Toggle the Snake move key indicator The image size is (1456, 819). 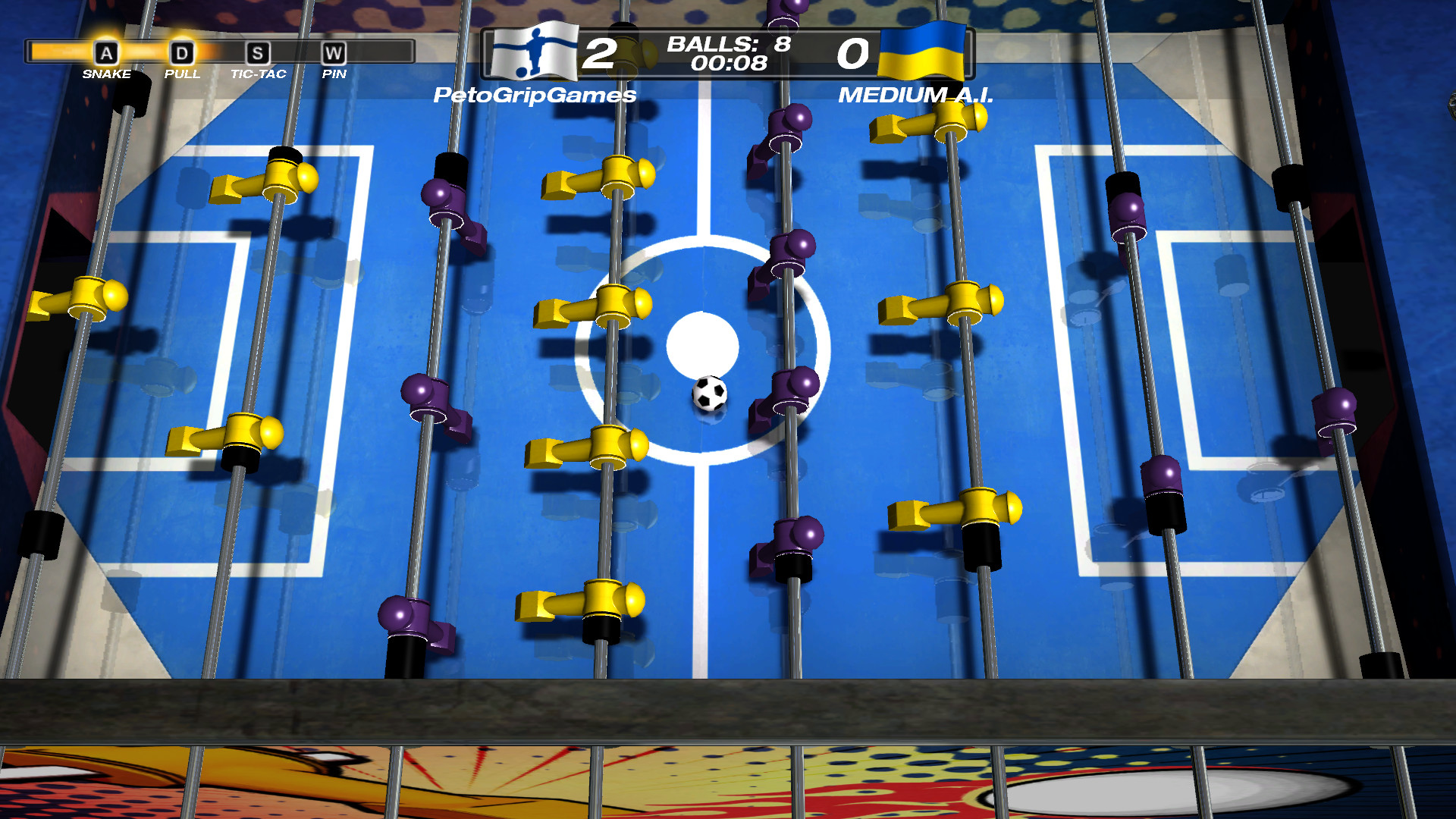click(107, 53)
